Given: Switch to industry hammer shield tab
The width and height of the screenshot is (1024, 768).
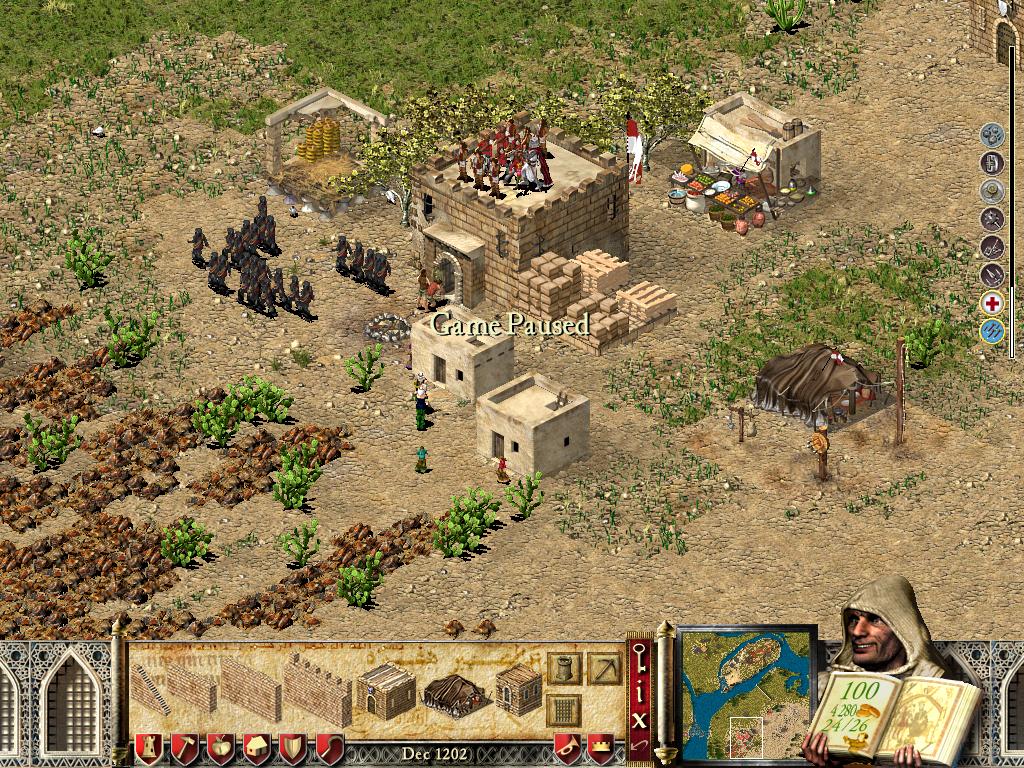Looking at the screenshot, I should tap(185, 748).
